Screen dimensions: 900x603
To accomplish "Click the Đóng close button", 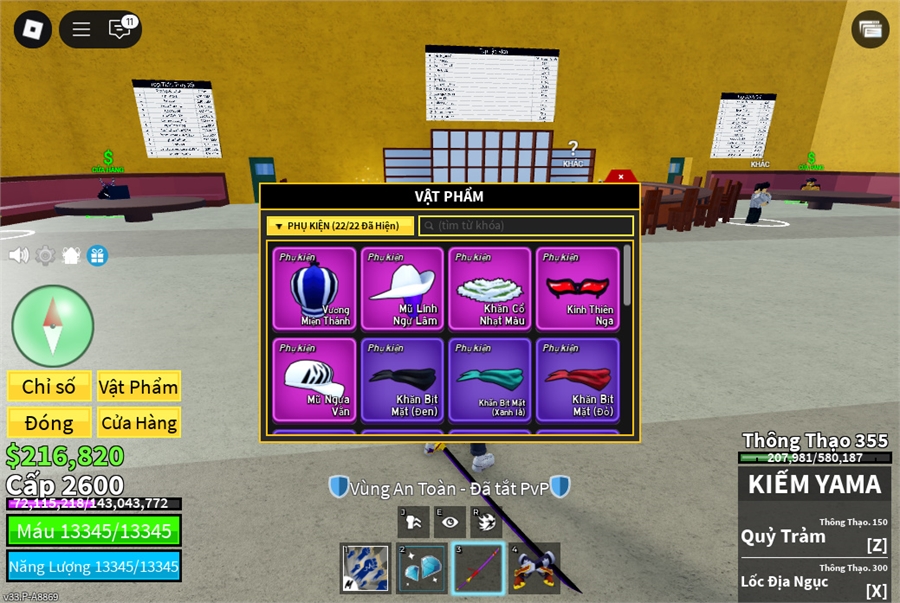I will tap(49, 423).
